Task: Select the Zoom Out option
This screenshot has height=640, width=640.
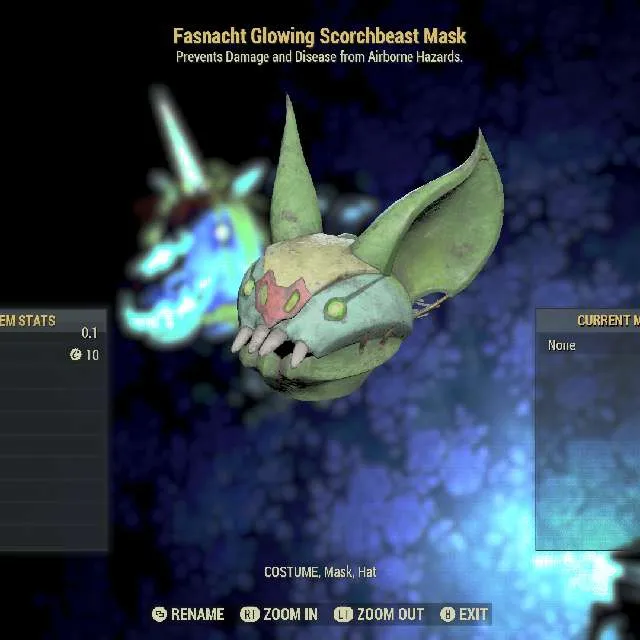Action: pyautogui.click(x=379, y=614)
